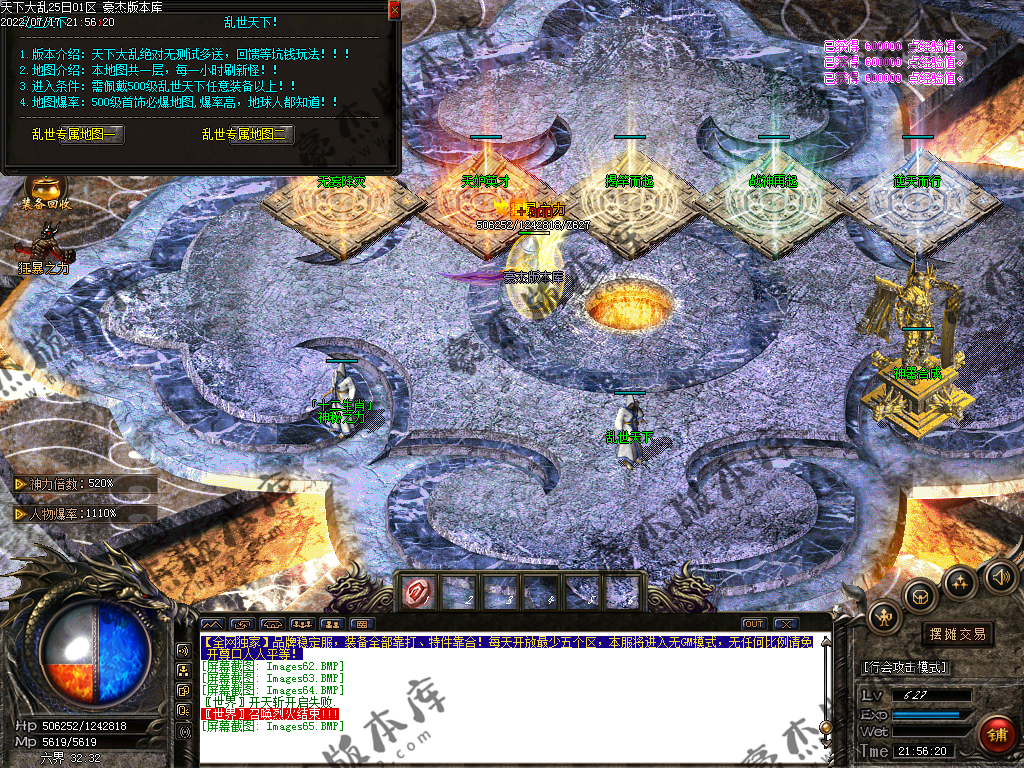This screenshot has width=1024, height=768.
Task: Switch the 行会攻击模式 attack mode
Action: 905,667
